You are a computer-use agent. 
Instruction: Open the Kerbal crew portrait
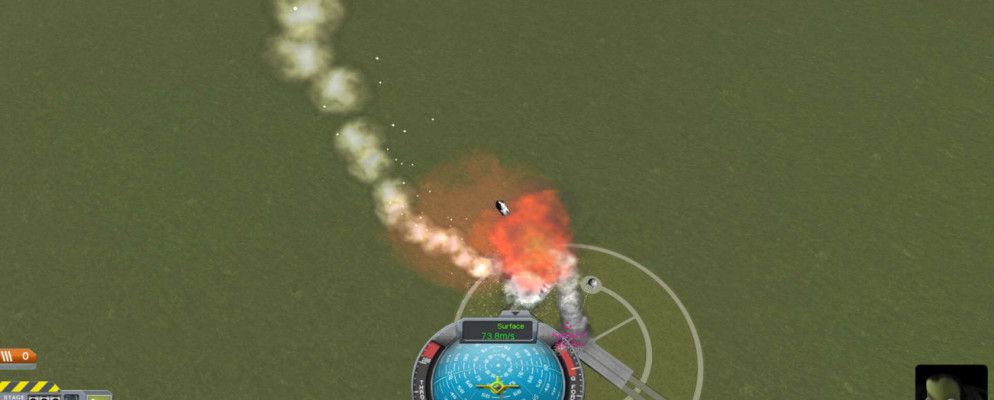click(949, 383)
